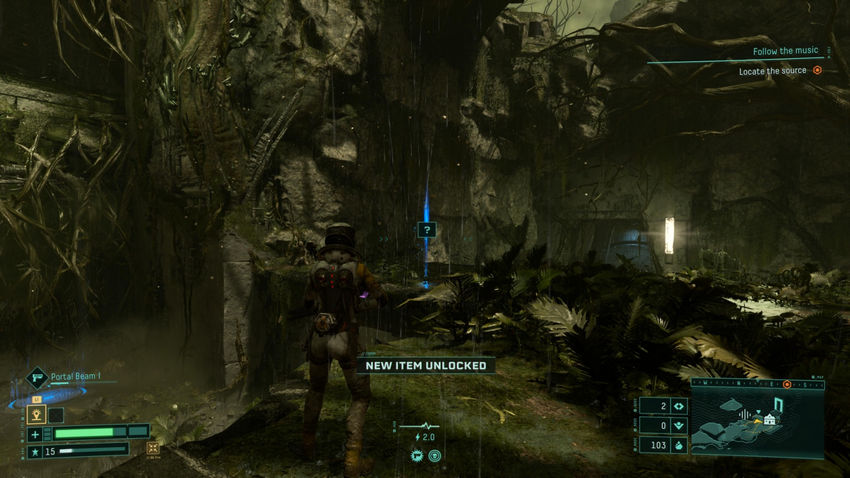Open the holographic minimap

(757, 420)
